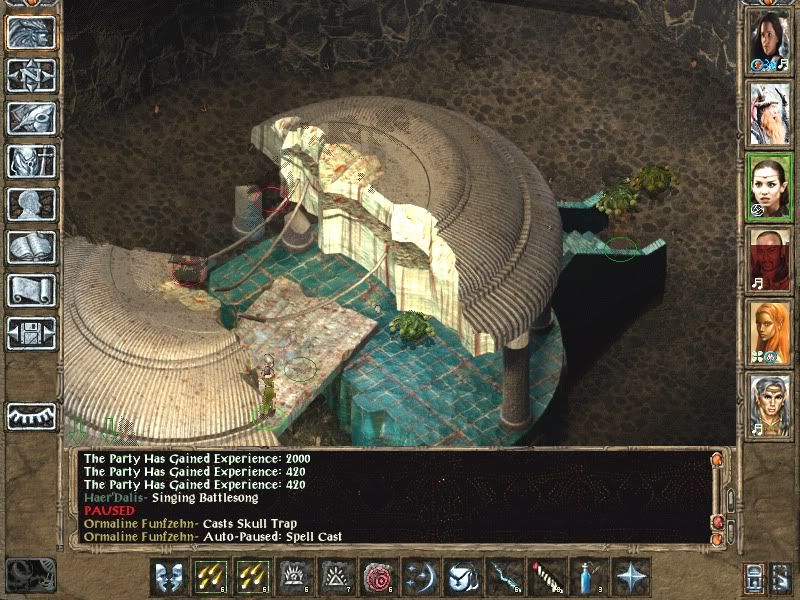Toggle the rest eyelid button
The image size is (800, 600).
click(x=31, y=416)
